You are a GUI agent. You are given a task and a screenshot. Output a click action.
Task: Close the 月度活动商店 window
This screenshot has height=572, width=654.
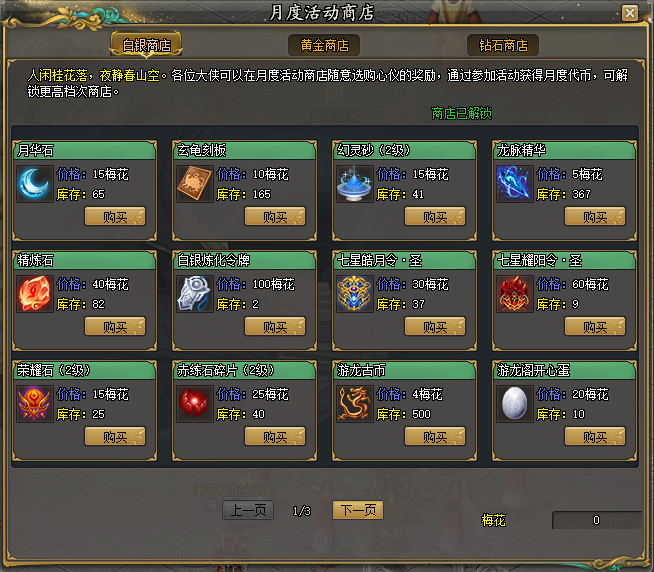[629, 12]
